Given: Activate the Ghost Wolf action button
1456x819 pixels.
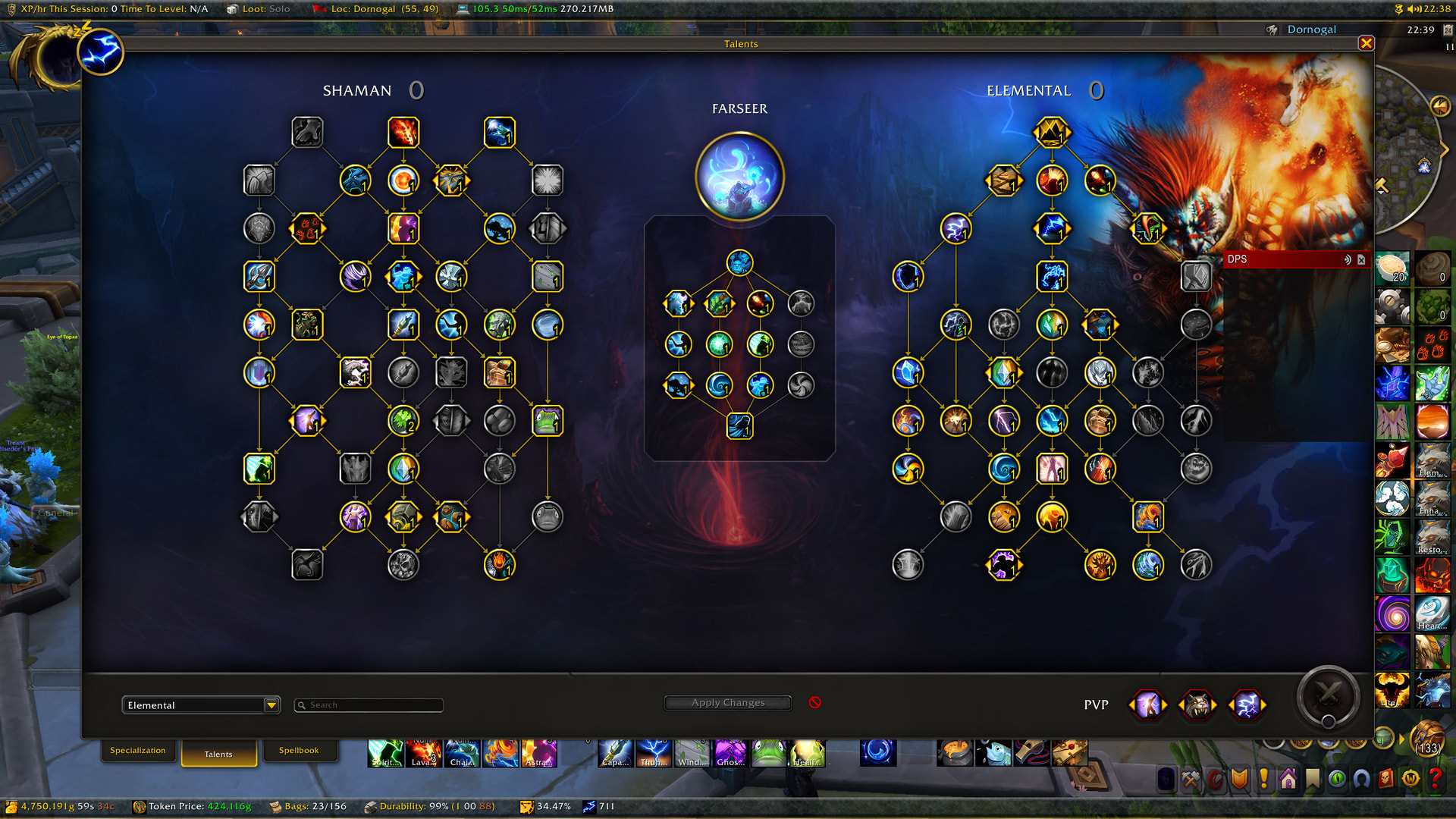Looking at the screenshot, I should click(x=730, y=753).
